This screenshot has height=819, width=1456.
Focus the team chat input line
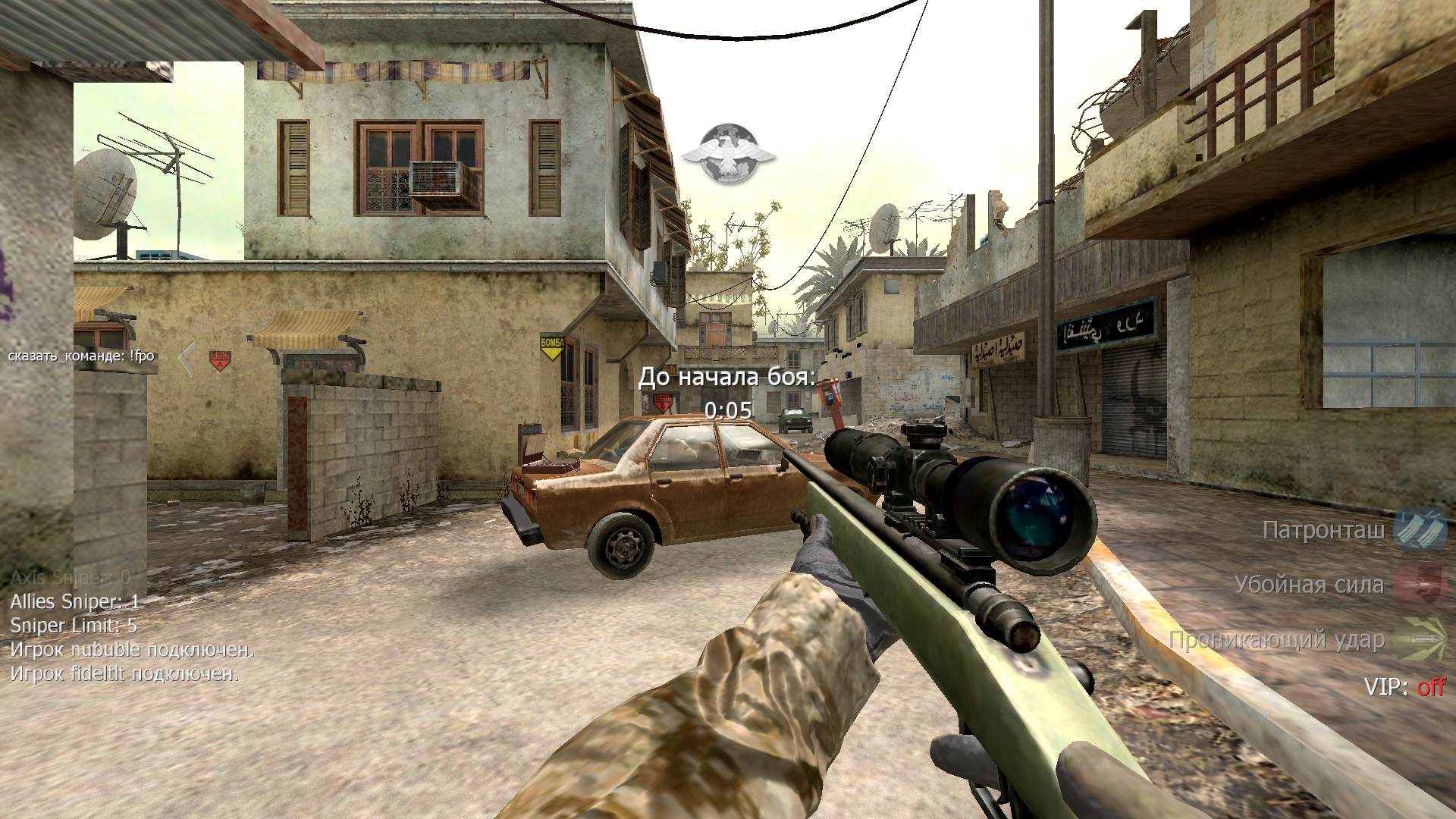pos(82,356)
